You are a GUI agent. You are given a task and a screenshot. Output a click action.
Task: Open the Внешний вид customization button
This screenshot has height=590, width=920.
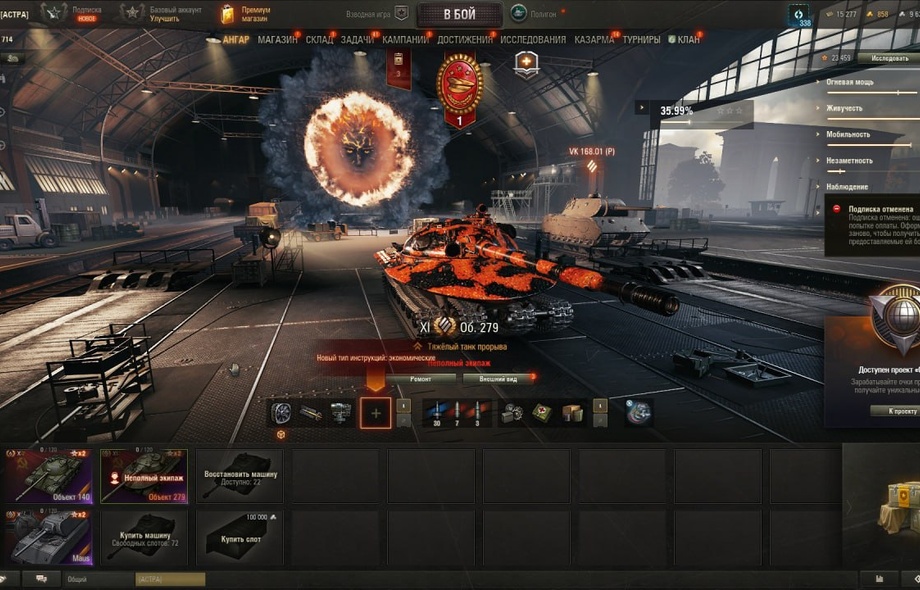coord(498,379)
